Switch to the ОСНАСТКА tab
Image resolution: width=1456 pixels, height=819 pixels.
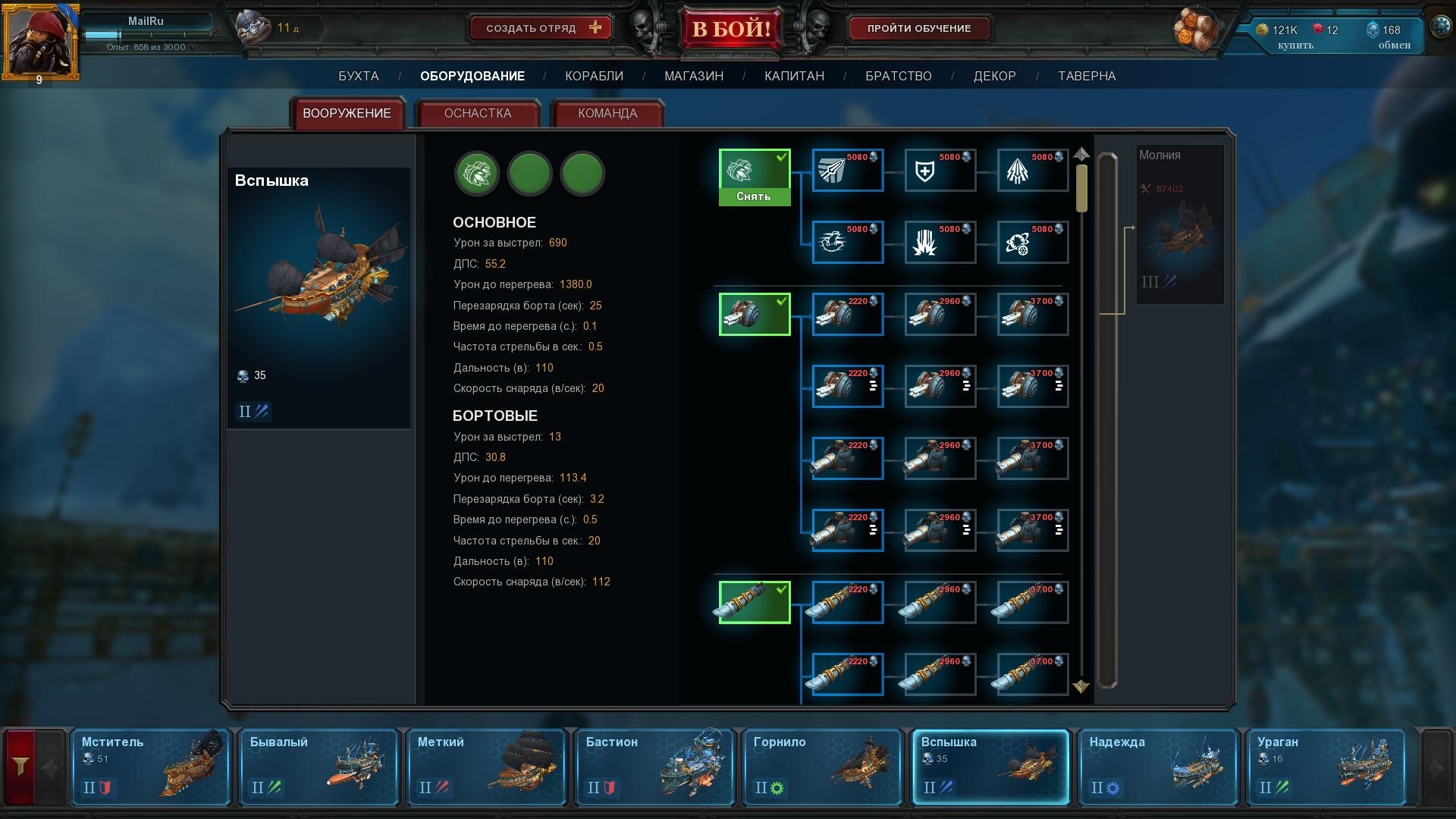pos(477,114)
